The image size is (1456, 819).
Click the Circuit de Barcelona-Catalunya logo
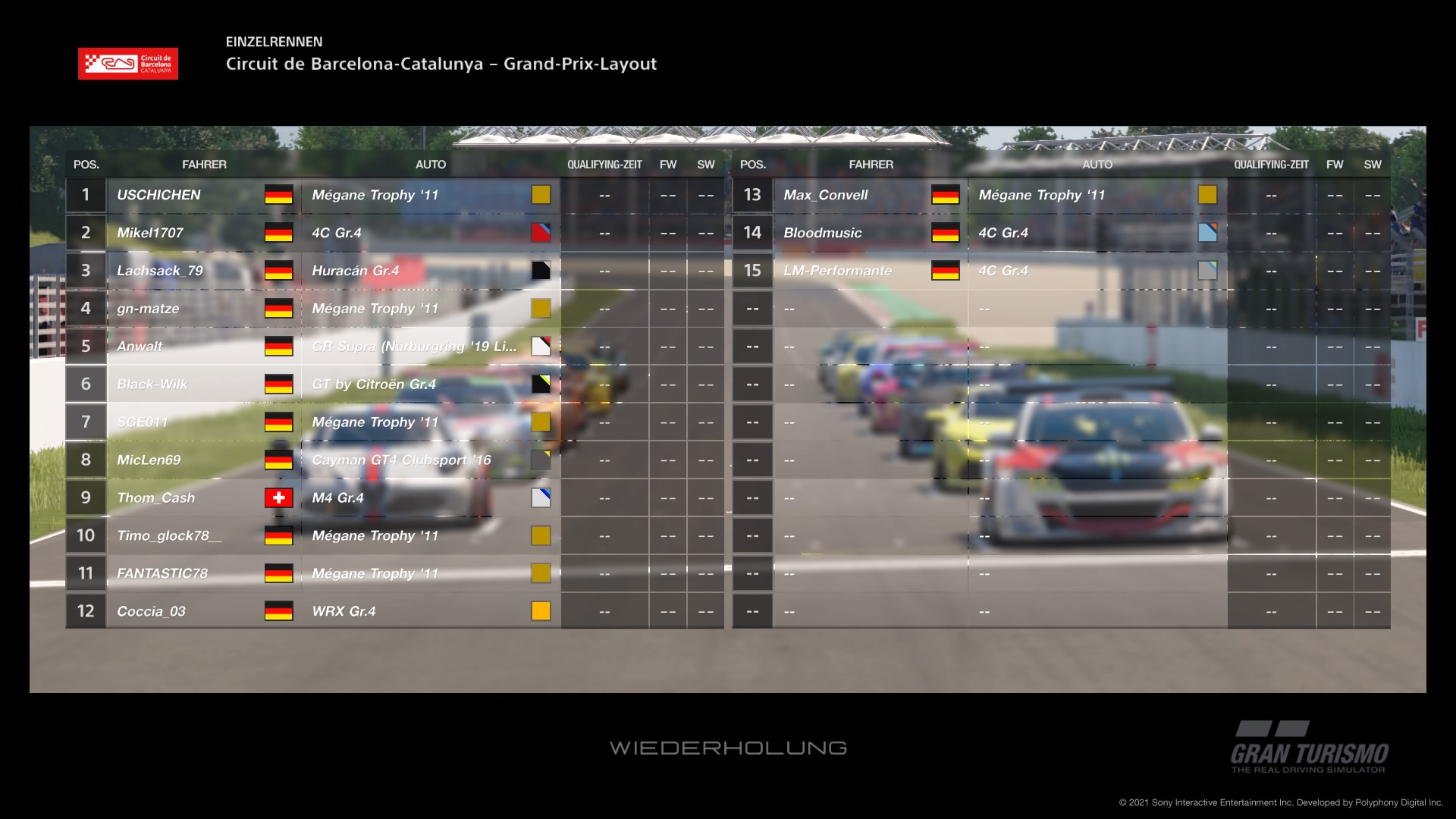[x=128, y=64]
